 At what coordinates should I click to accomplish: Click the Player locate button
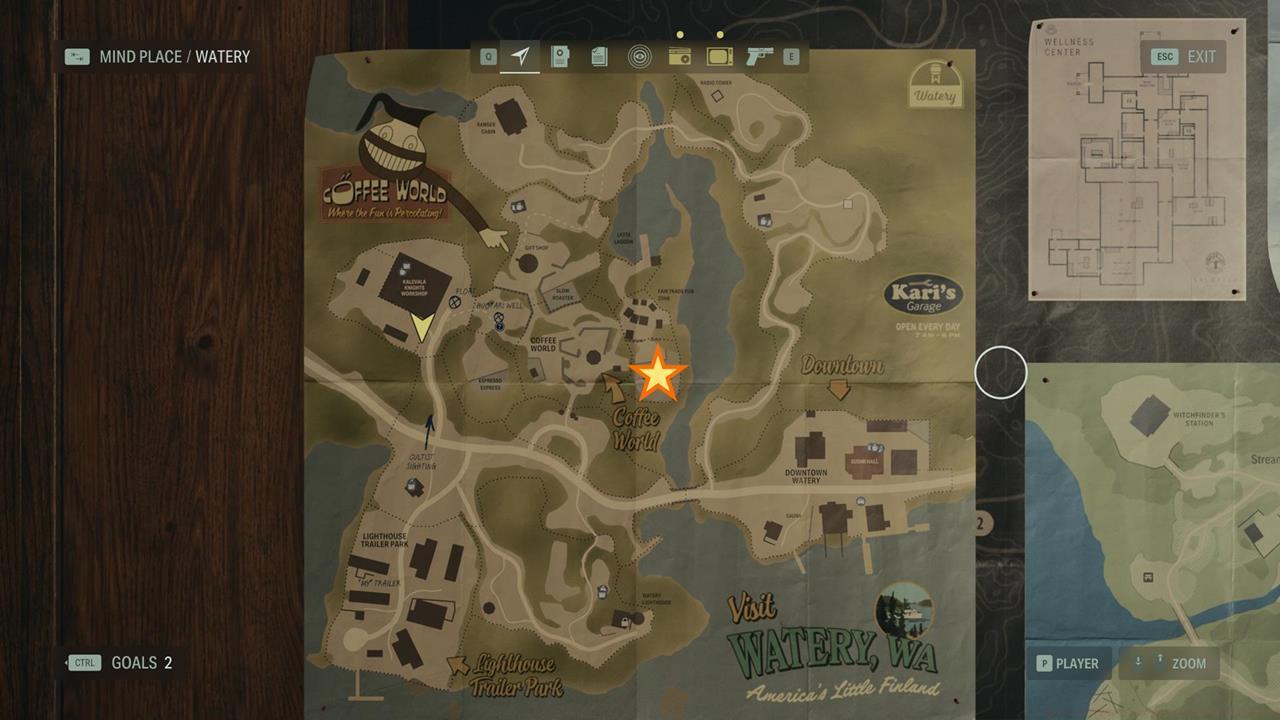1068,663
